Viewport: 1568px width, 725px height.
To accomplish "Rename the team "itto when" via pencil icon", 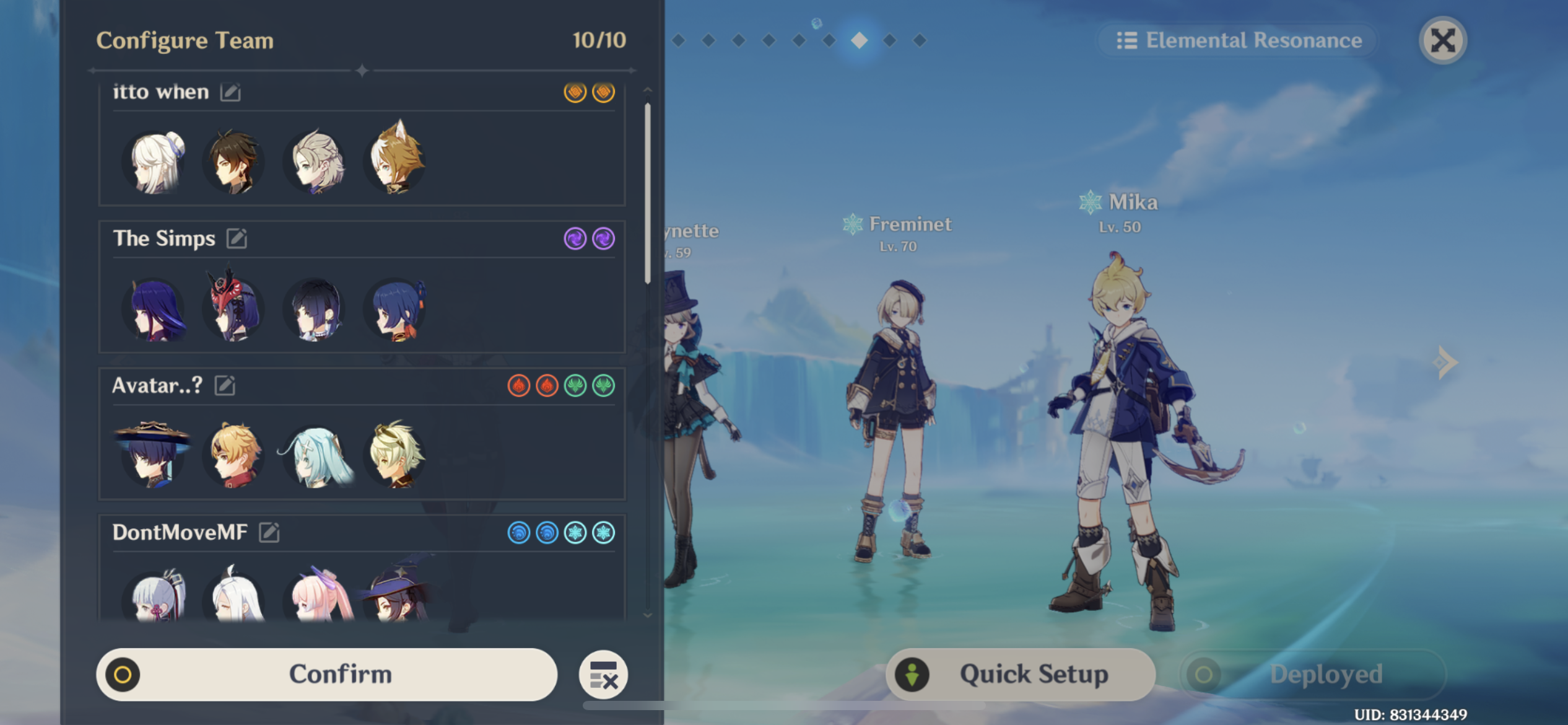I will (x=232, y=92).
